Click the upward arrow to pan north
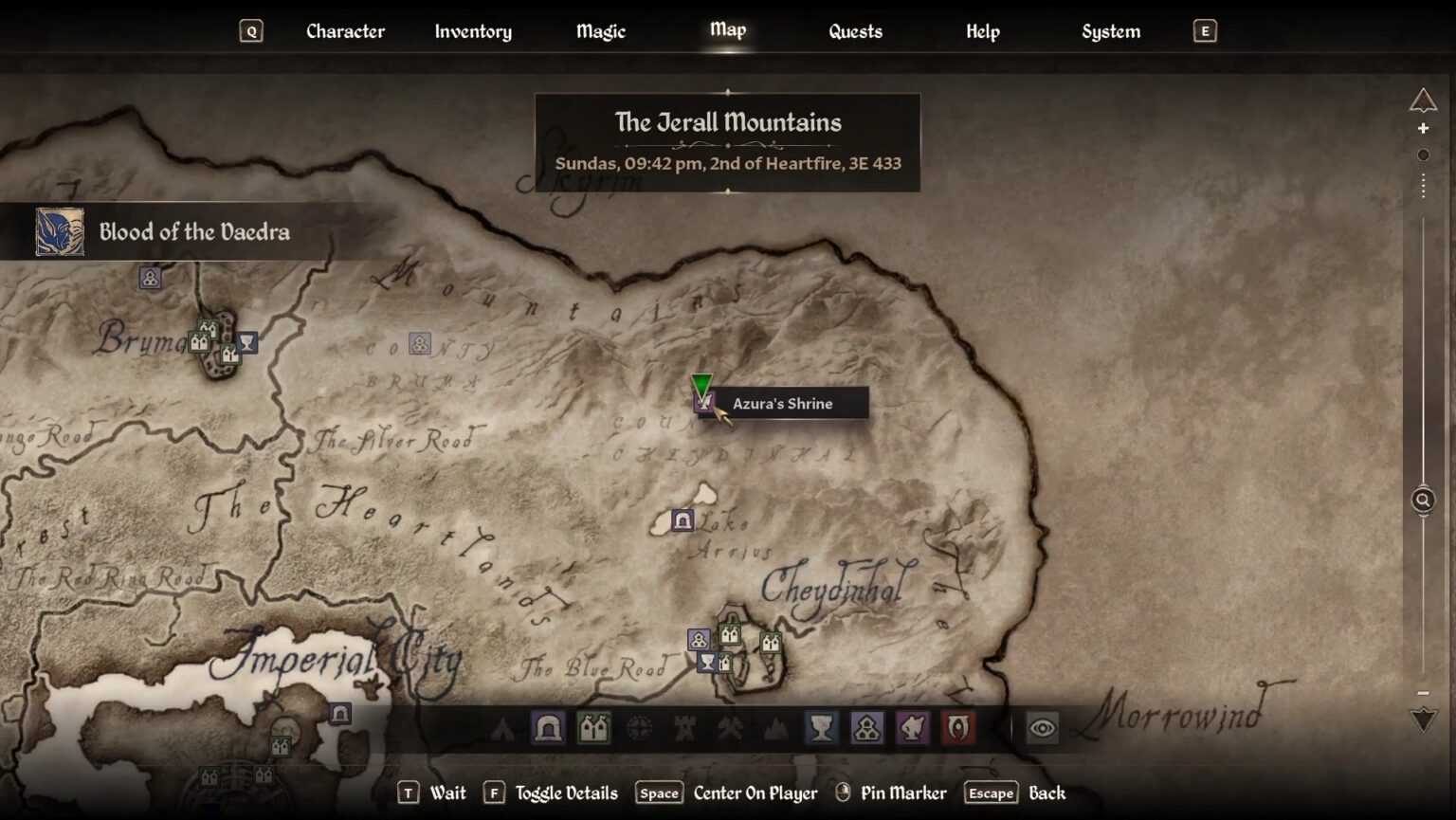 click(1423, 99)
